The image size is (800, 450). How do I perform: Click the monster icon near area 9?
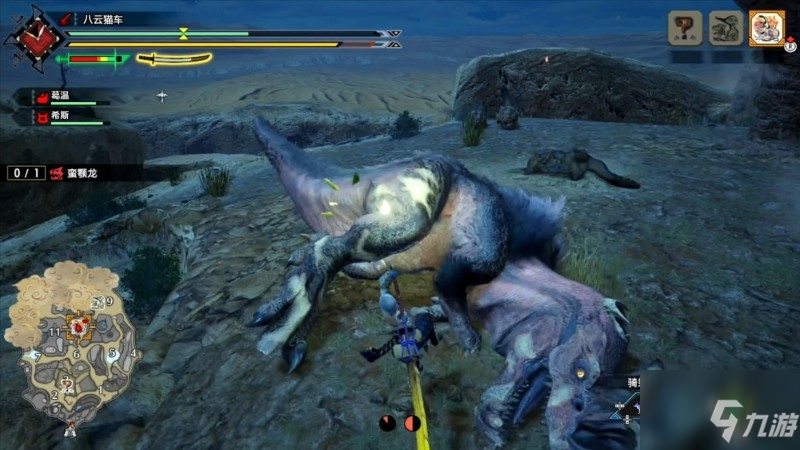[x=97, y=302]
